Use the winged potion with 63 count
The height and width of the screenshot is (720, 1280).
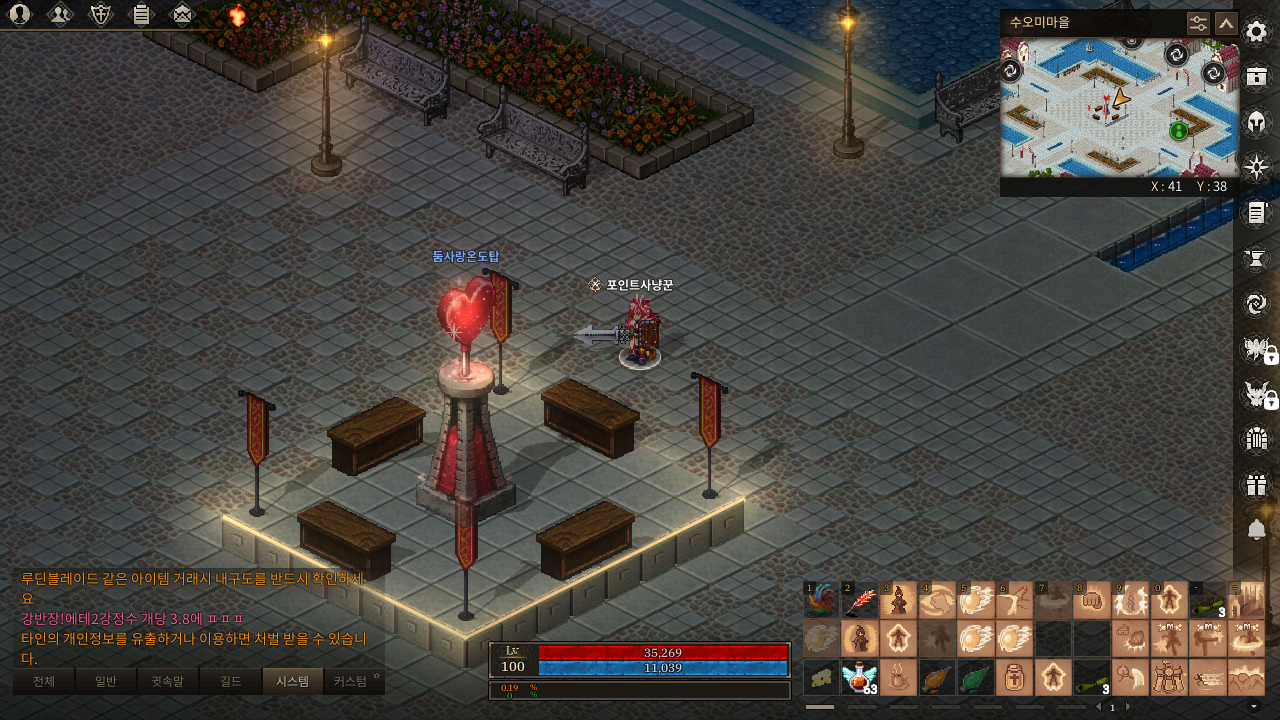coord(860,677)
